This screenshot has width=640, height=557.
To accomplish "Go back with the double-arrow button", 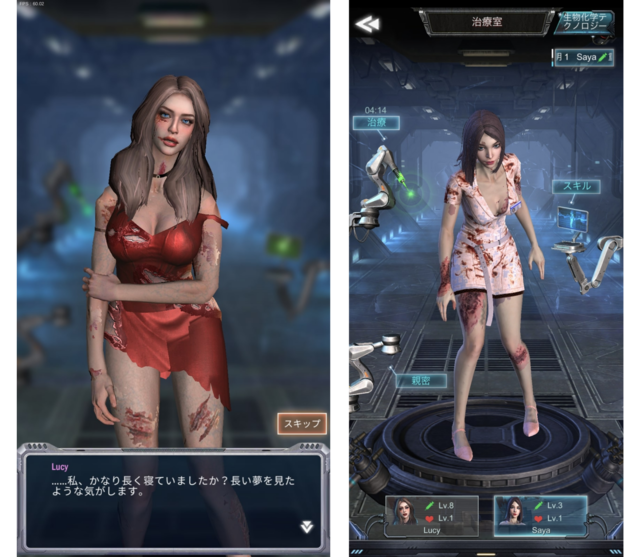I will 367,24.
